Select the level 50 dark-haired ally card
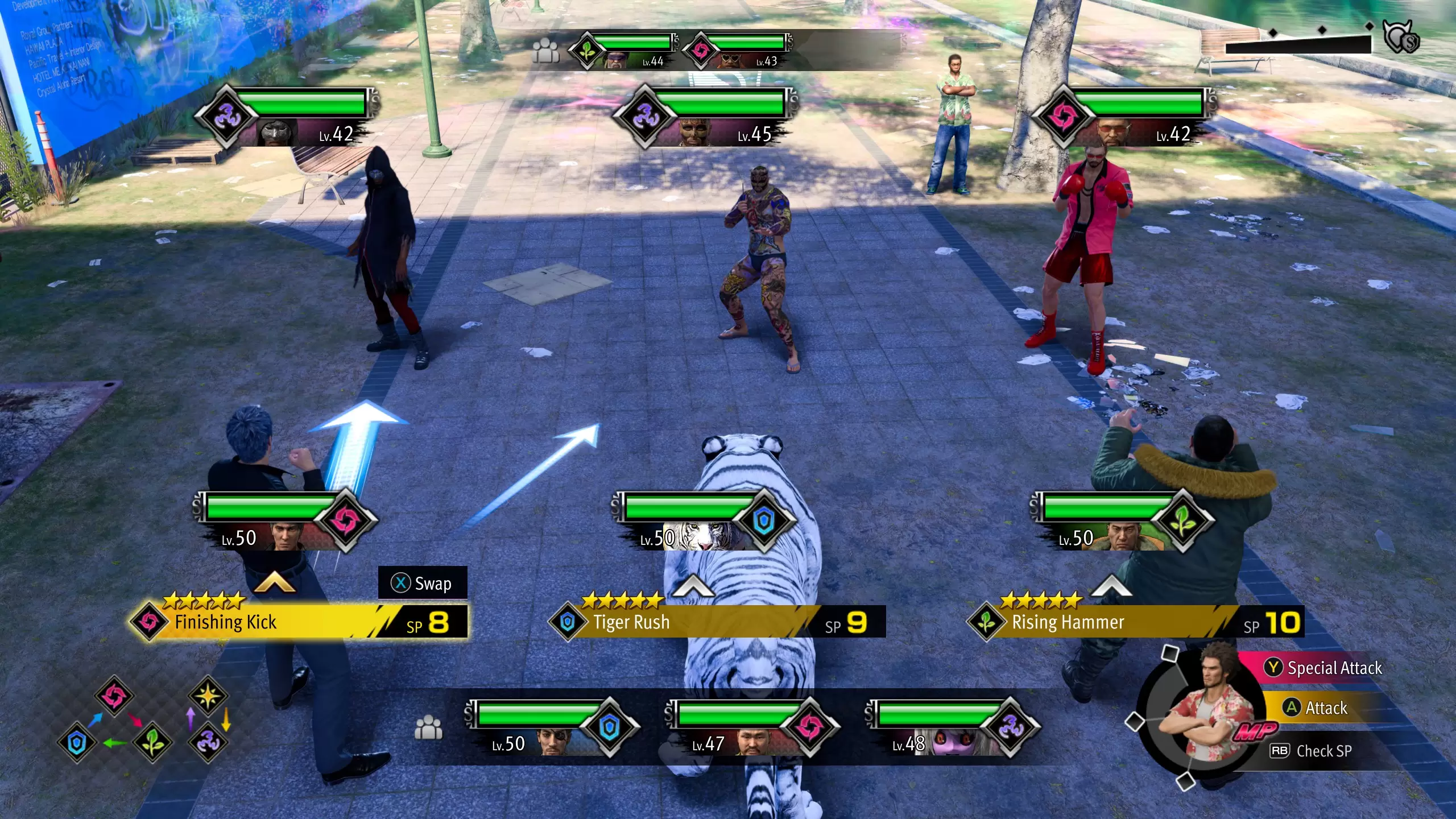This screenshot has width=1456, height=819. (x=284, y=522)
